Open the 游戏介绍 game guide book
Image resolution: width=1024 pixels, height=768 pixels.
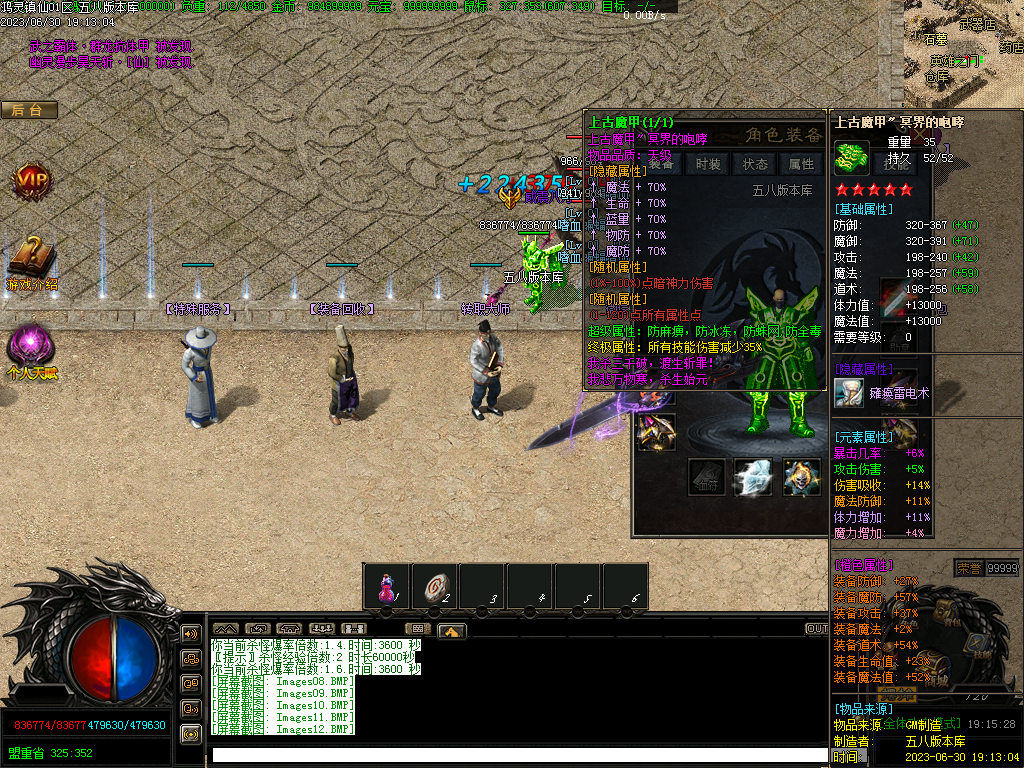[x=31, y=260]
